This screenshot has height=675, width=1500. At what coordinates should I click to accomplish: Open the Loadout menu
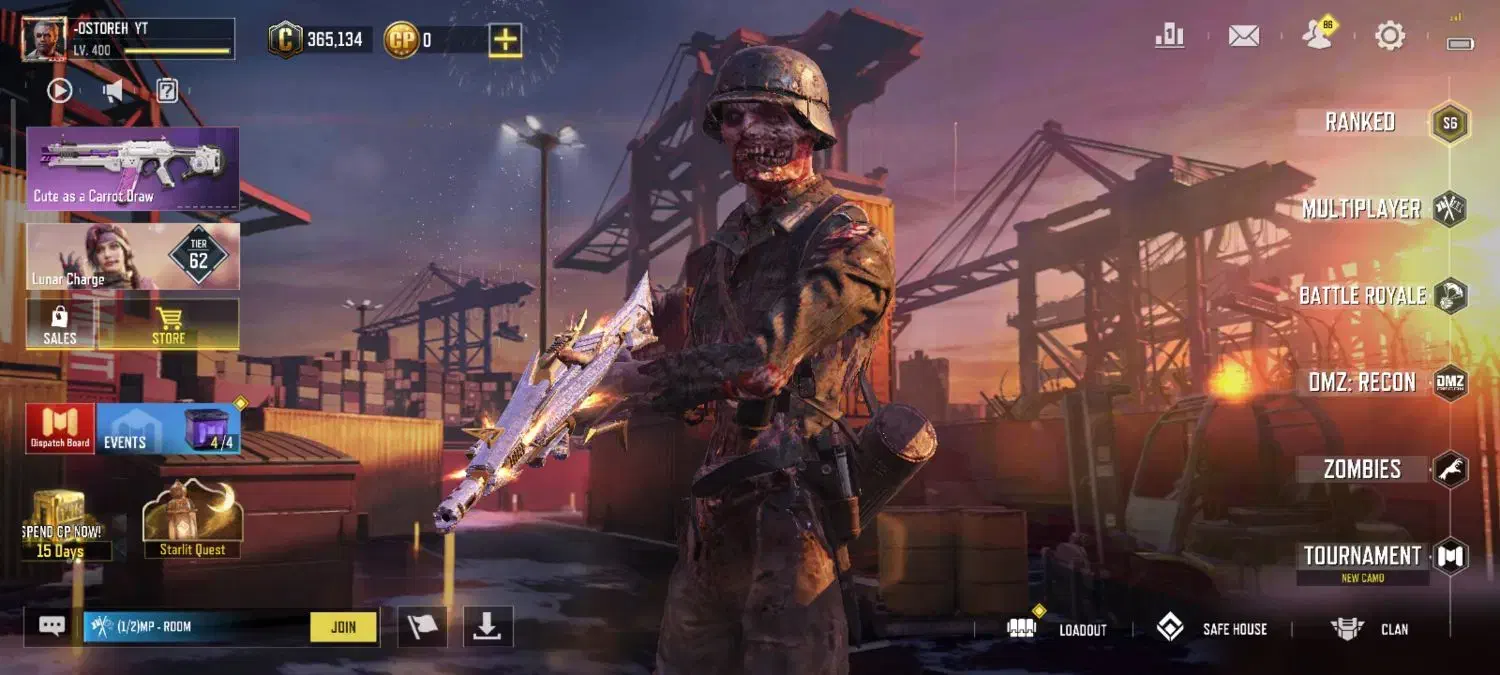pos(1060,629)
